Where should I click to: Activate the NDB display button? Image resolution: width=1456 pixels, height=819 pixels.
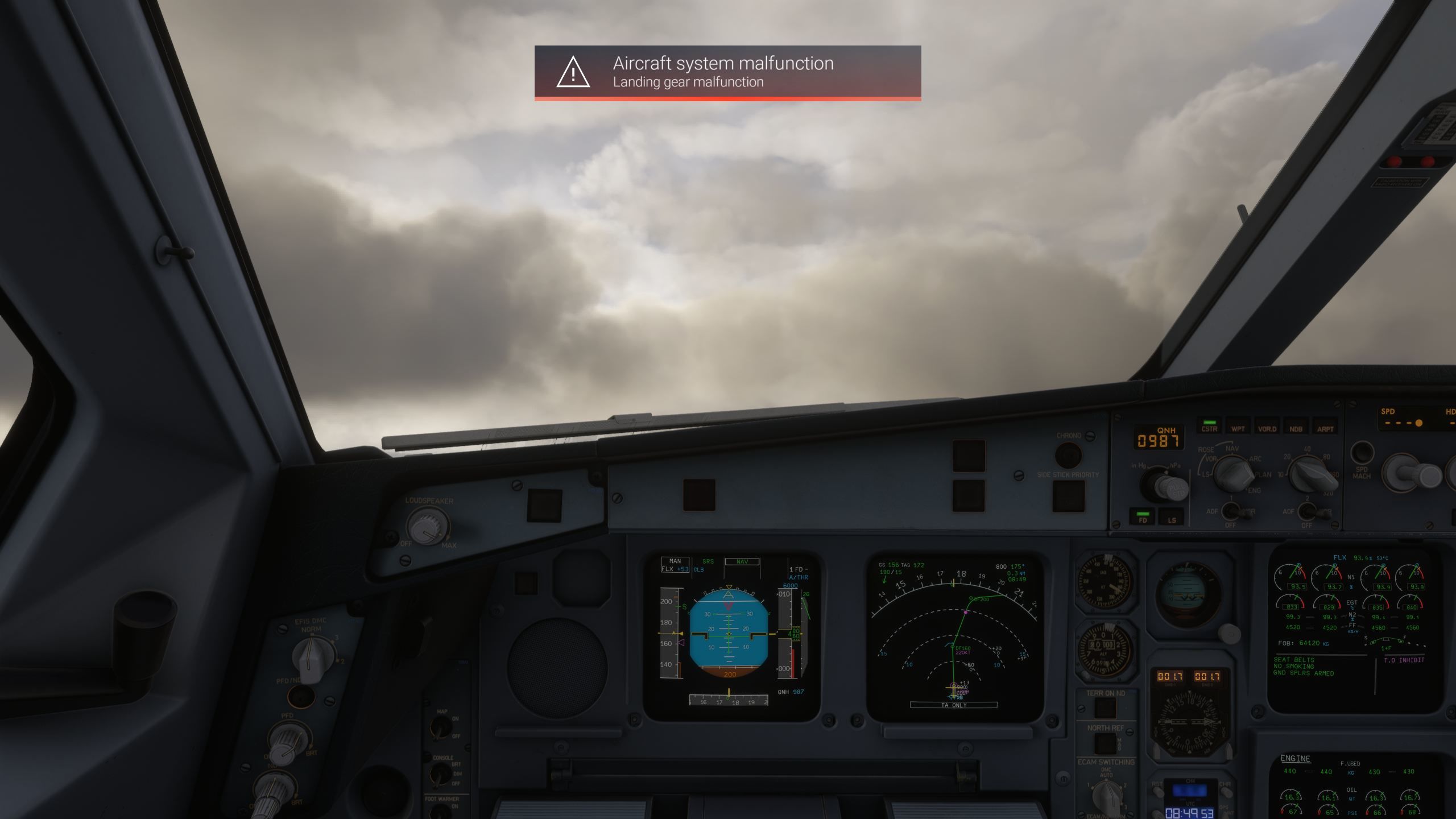(x=1296, y=427)
